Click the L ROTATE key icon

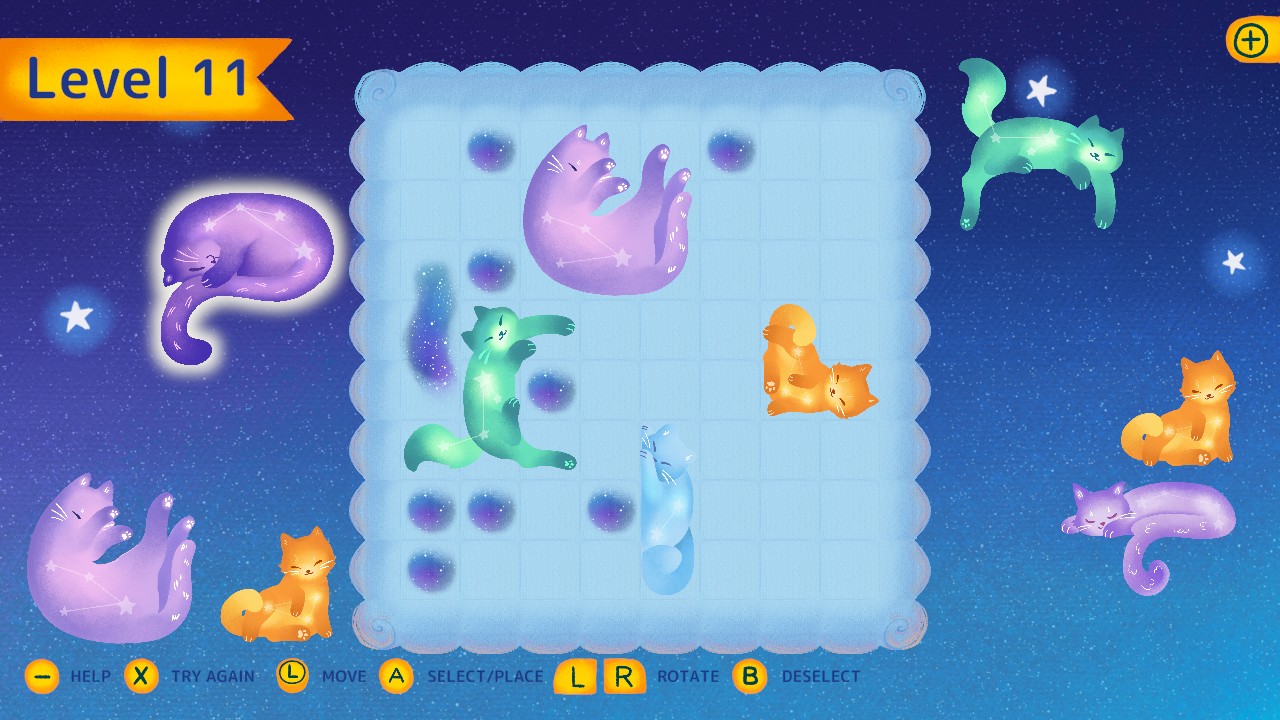(575, 676)
